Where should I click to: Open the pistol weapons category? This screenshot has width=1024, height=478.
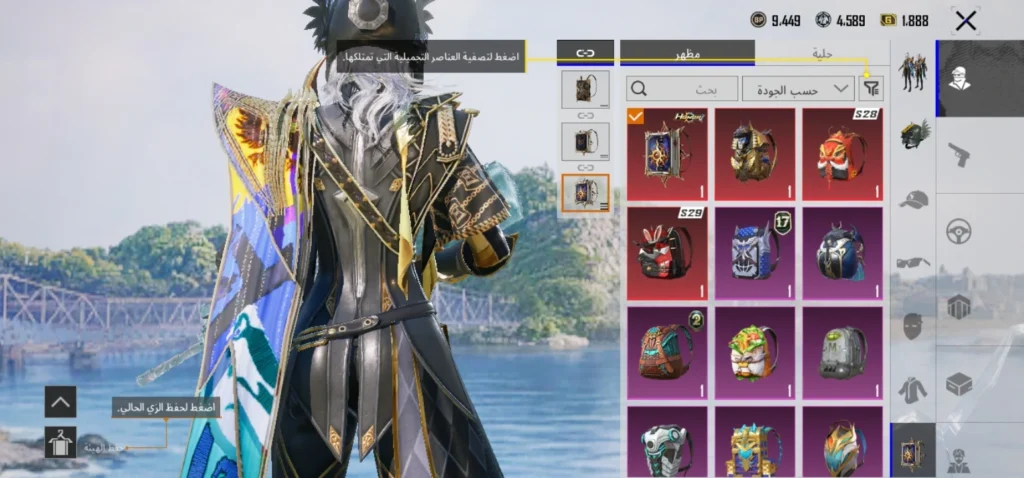coord(959,154)
